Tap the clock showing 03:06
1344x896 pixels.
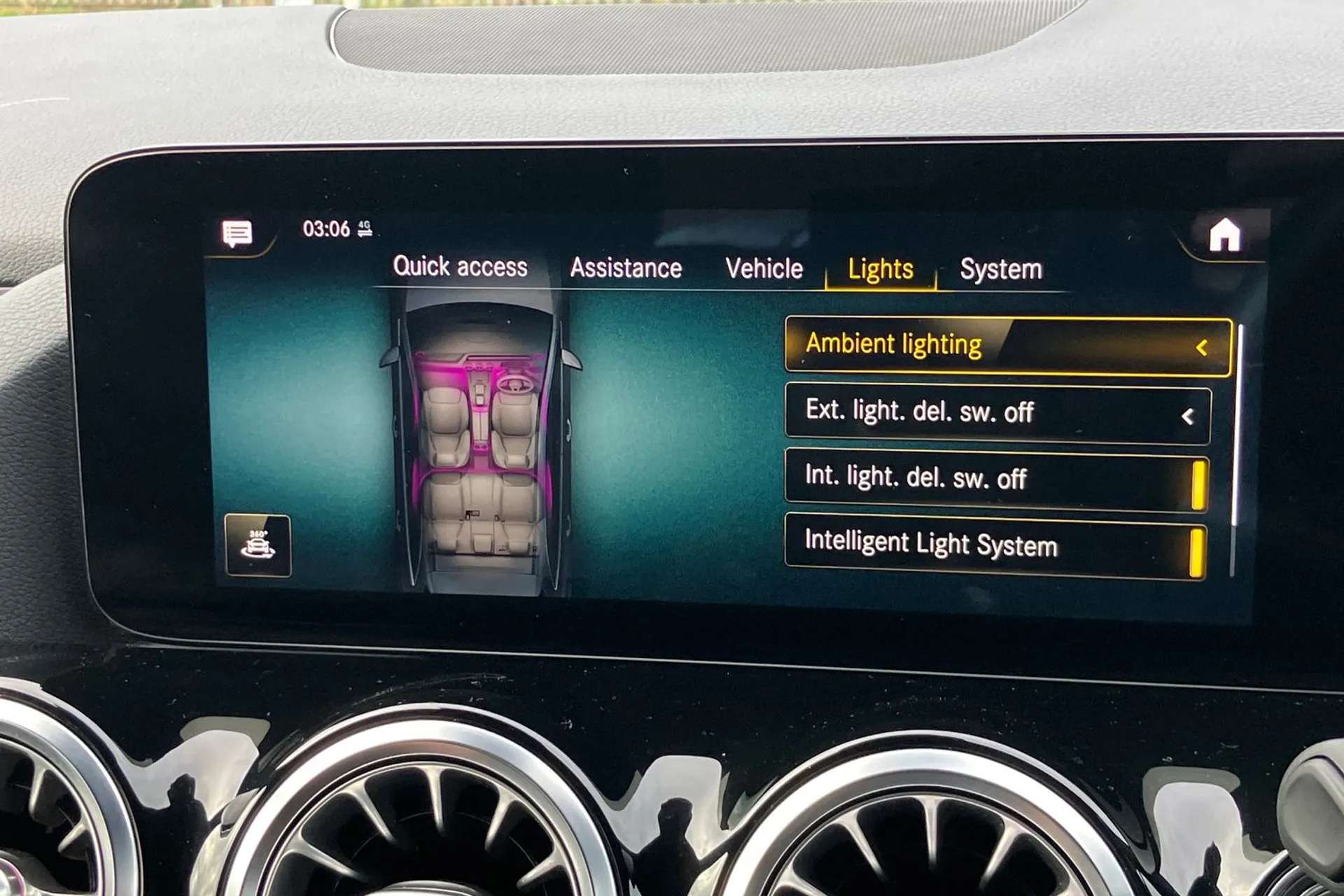[325, 227]
